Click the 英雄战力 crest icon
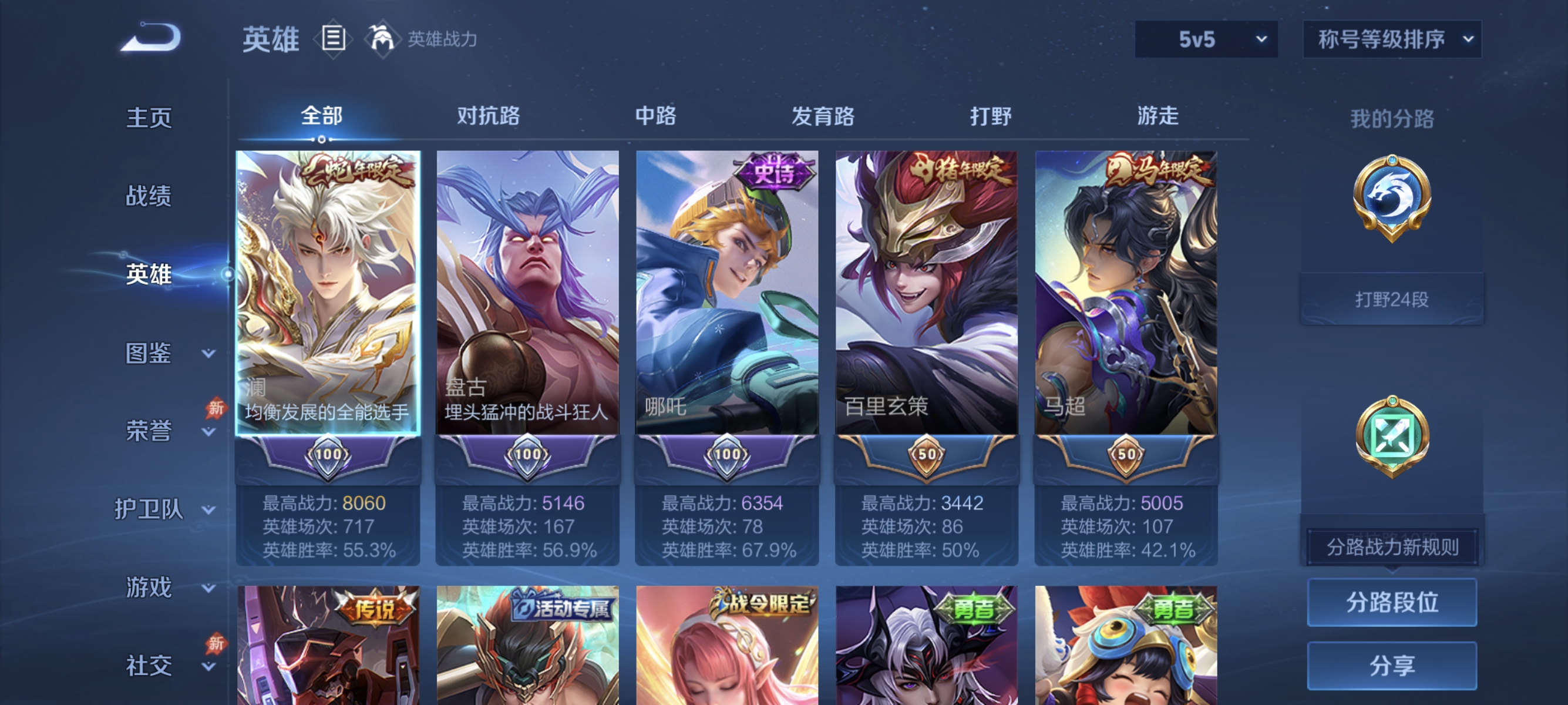Viewport: 1568px width, 705px height. 381,38
